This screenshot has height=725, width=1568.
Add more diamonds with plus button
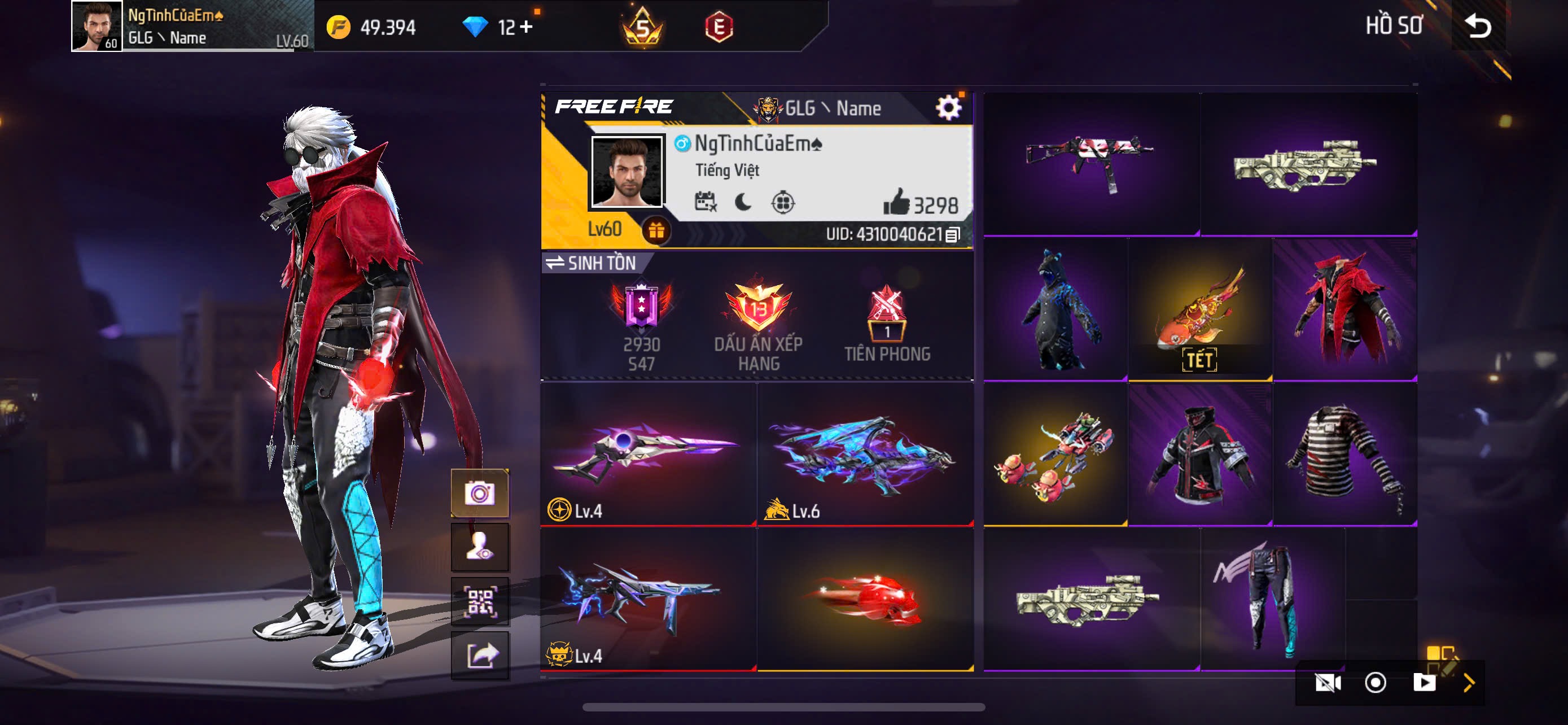[527, 27]
